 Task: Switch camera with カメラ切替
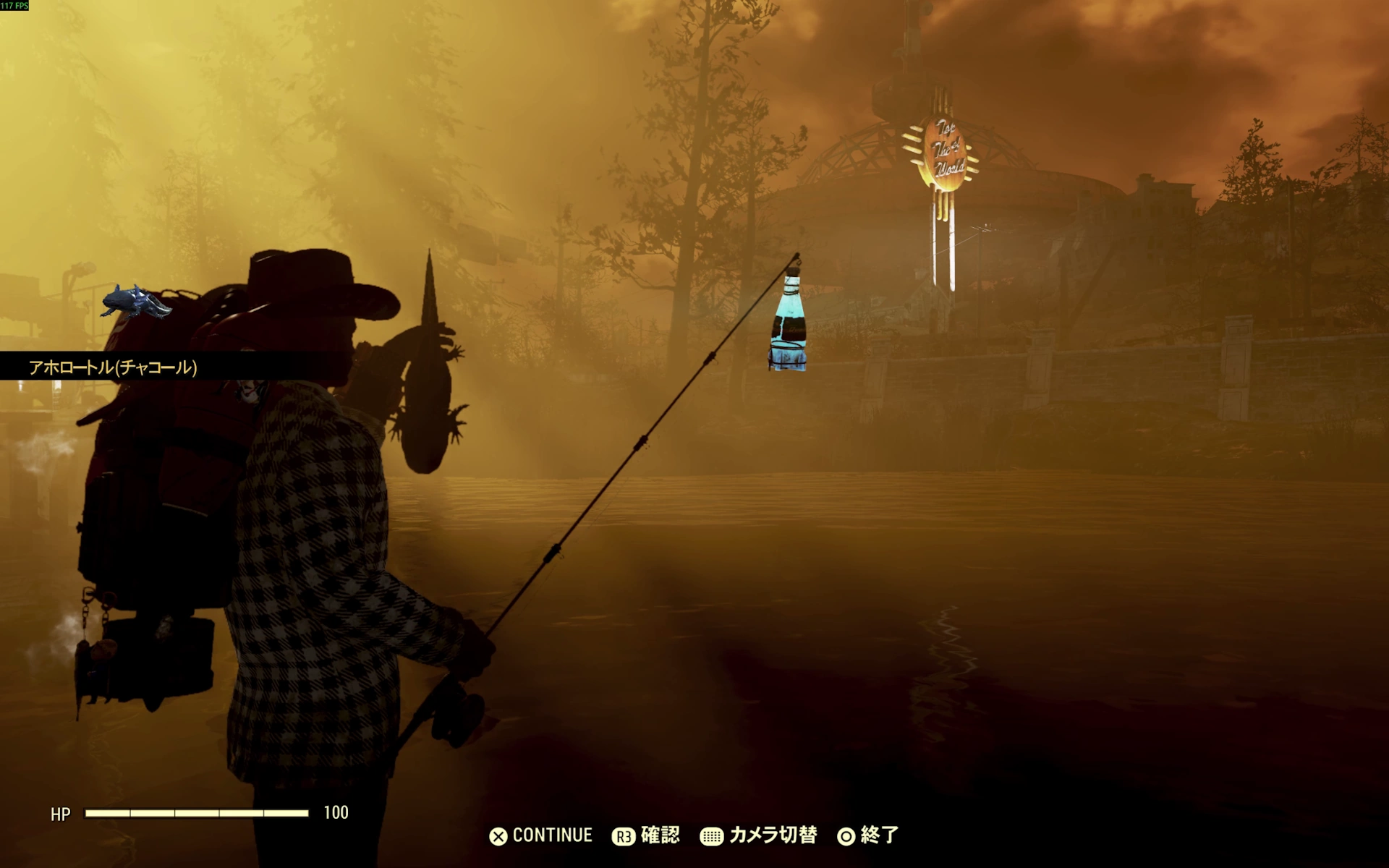tap(759, 835)
